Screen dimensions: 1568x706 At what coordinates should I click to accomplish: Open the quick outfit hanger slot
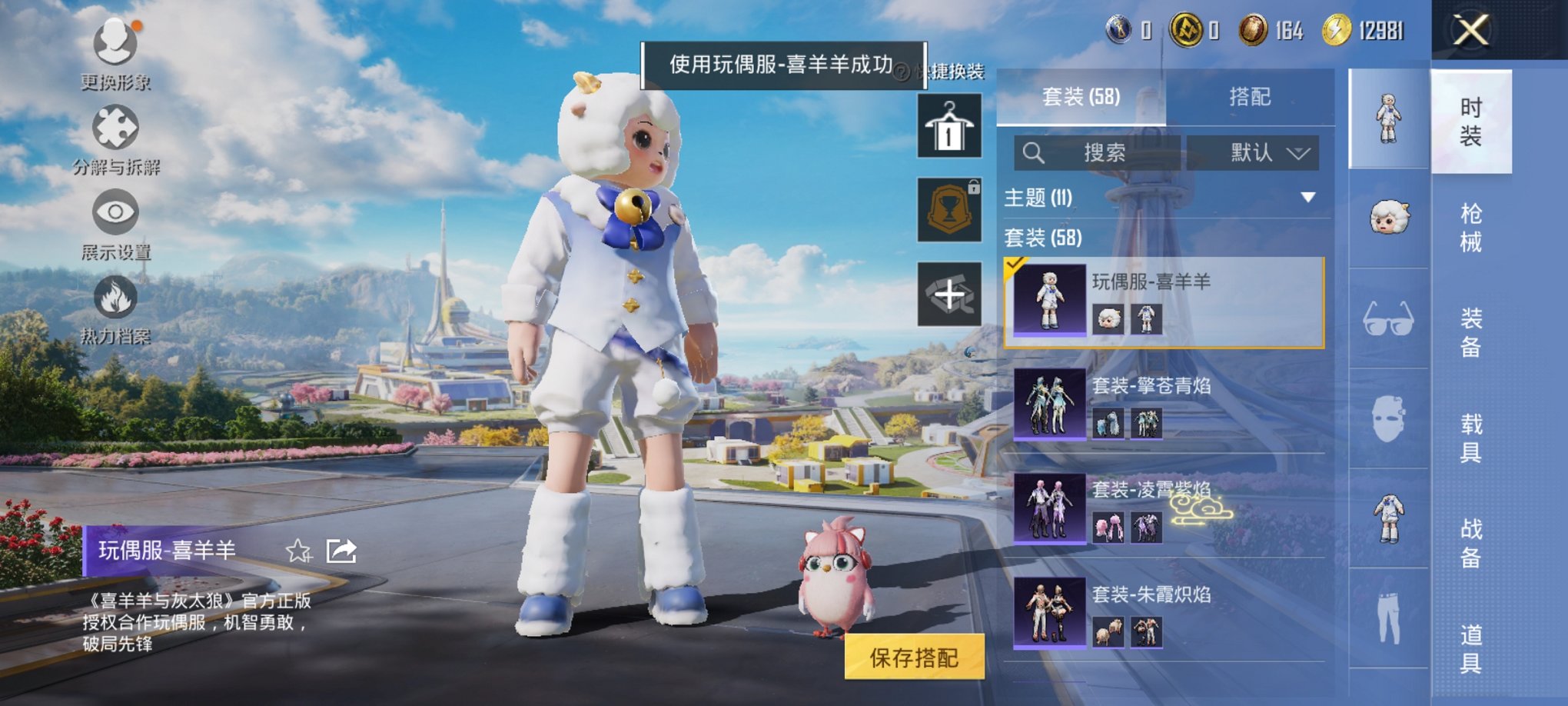click(x=948, y=125)
